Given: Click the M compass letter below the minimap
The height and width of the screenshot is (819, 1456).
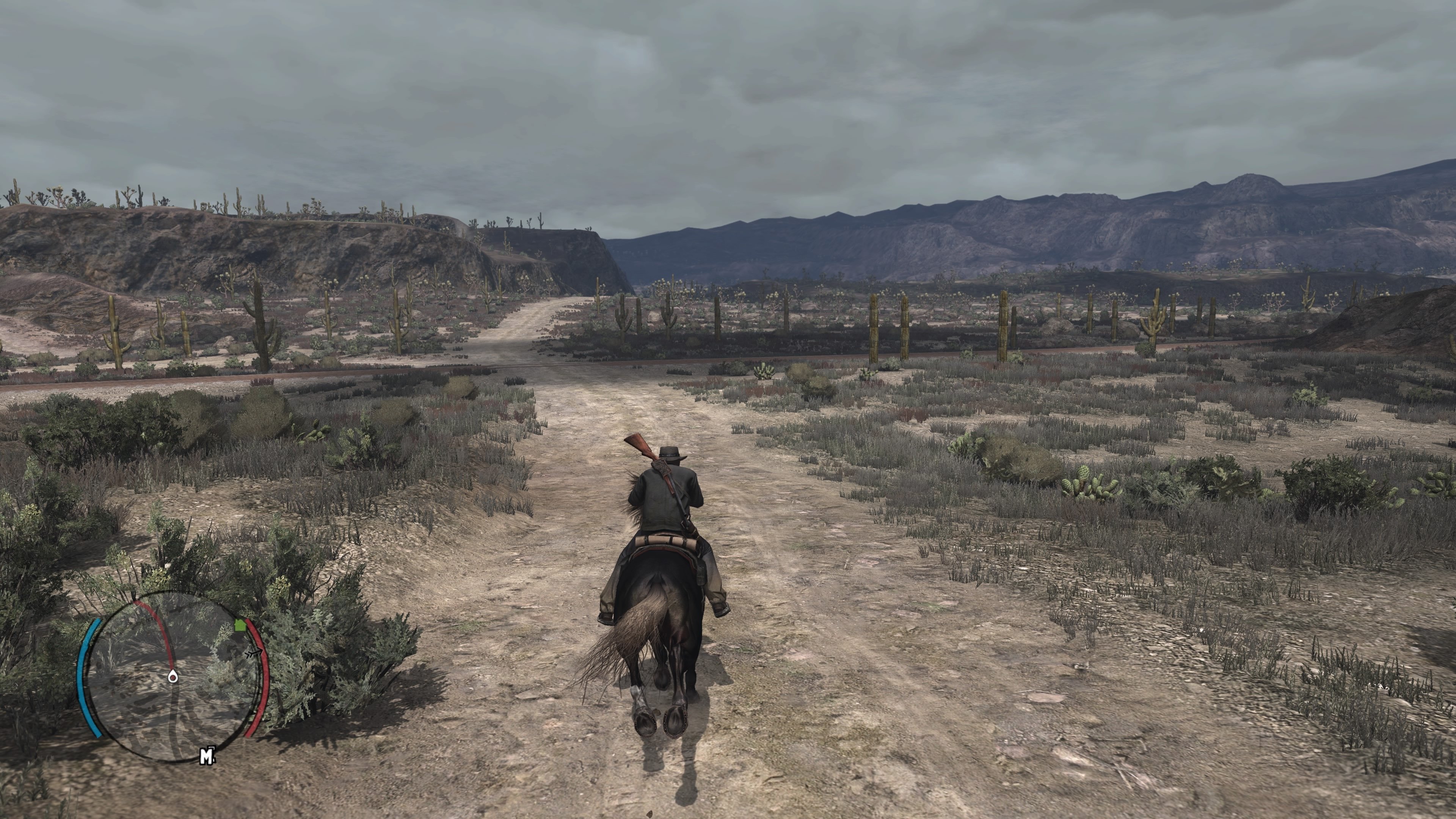Looking at the screenshot, I should pos(208,756).
